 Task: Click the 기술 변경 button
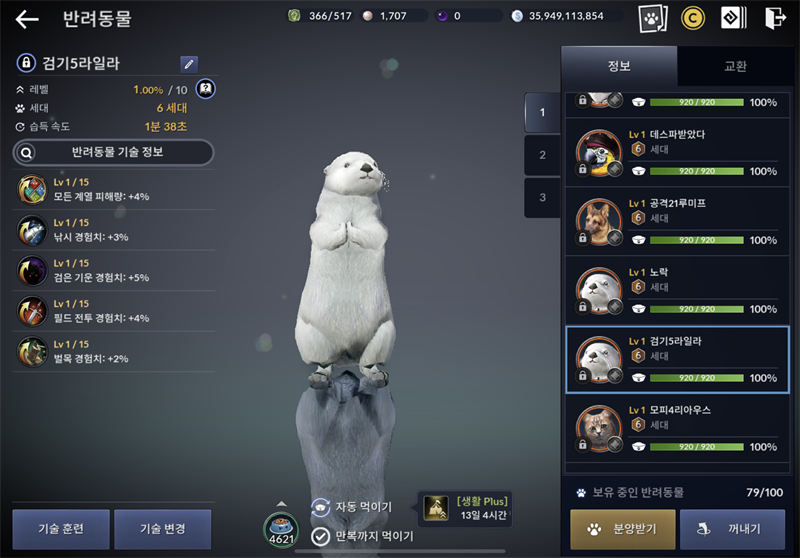click(x=163, y=529)
